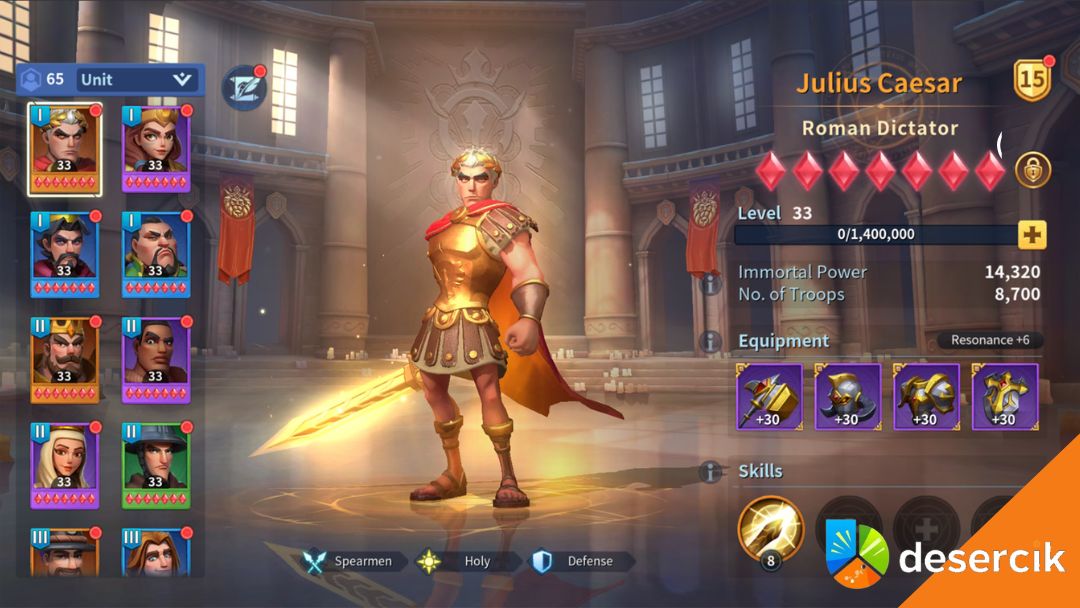
Task: Open the Resonance +6 details
Action: [x=990, y=340]
